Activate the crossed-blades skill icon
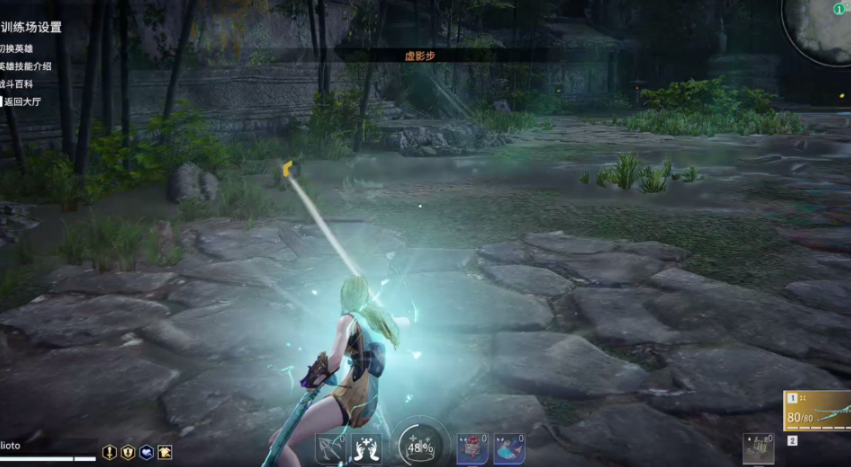Screen dimensions: 851x467 [x=330, y=448]
